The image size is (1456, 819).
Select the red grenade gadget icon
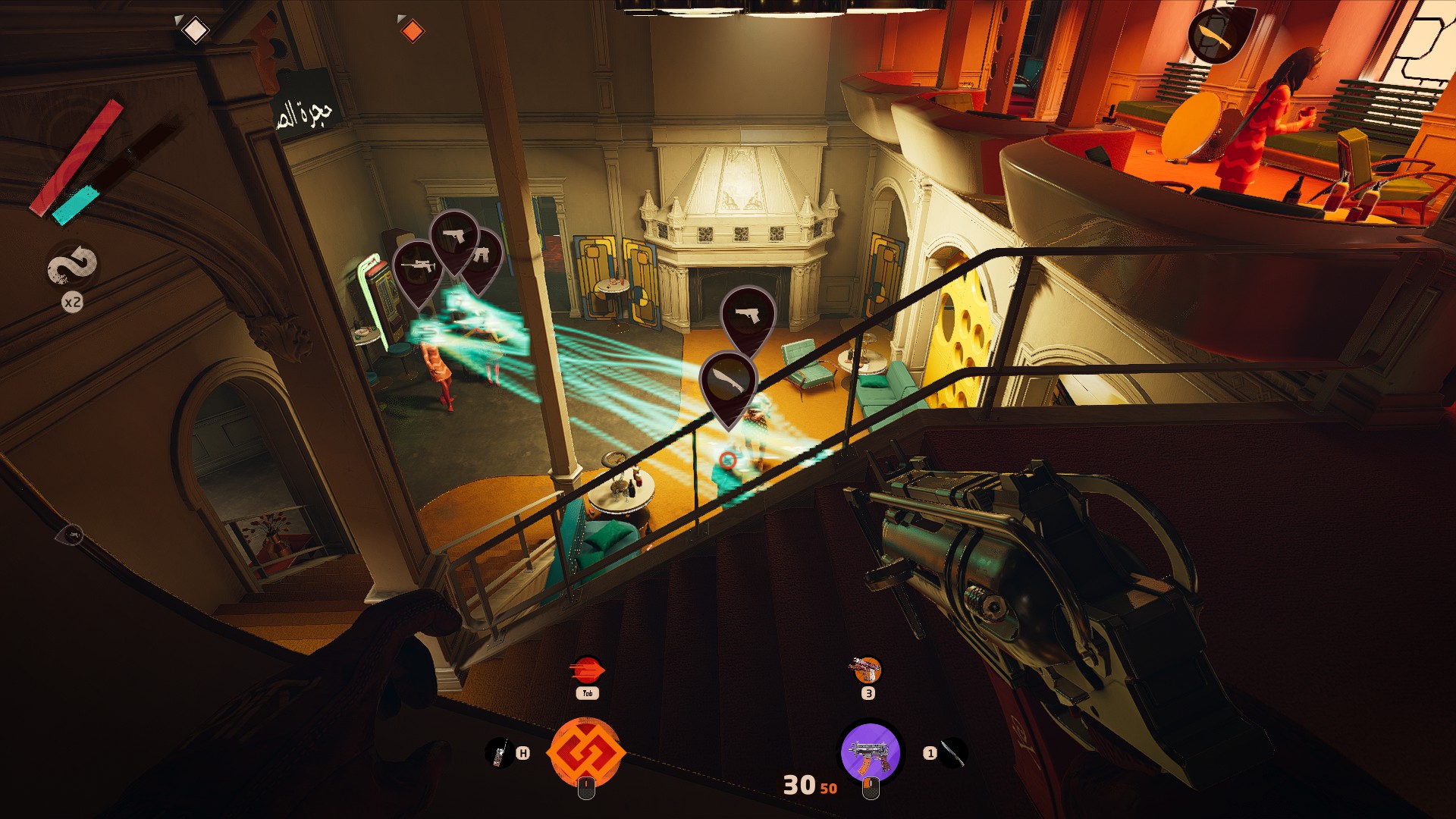[x=587, y=670]
